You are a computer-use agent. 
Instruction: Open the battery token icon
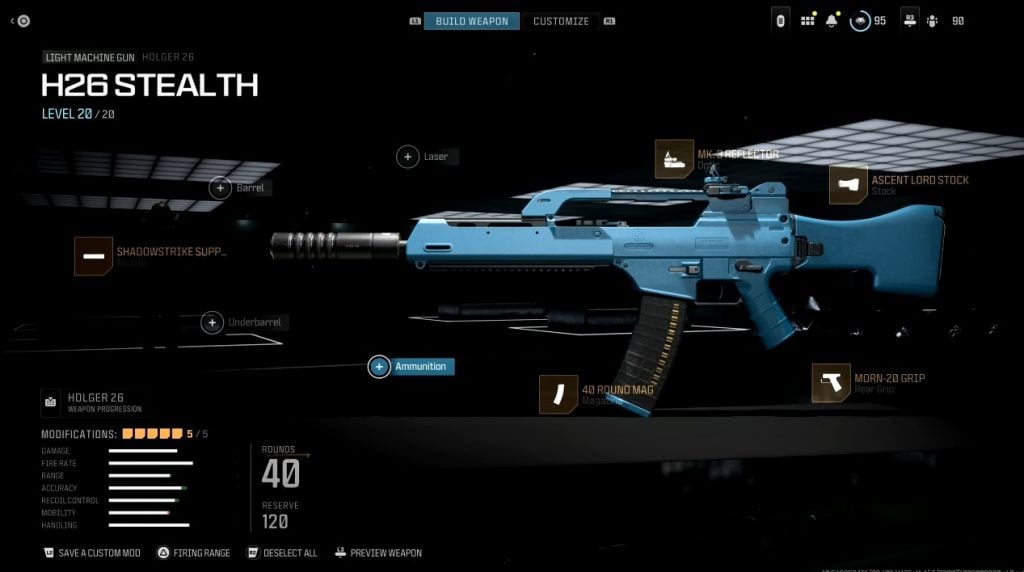click(x=781, y=20)
